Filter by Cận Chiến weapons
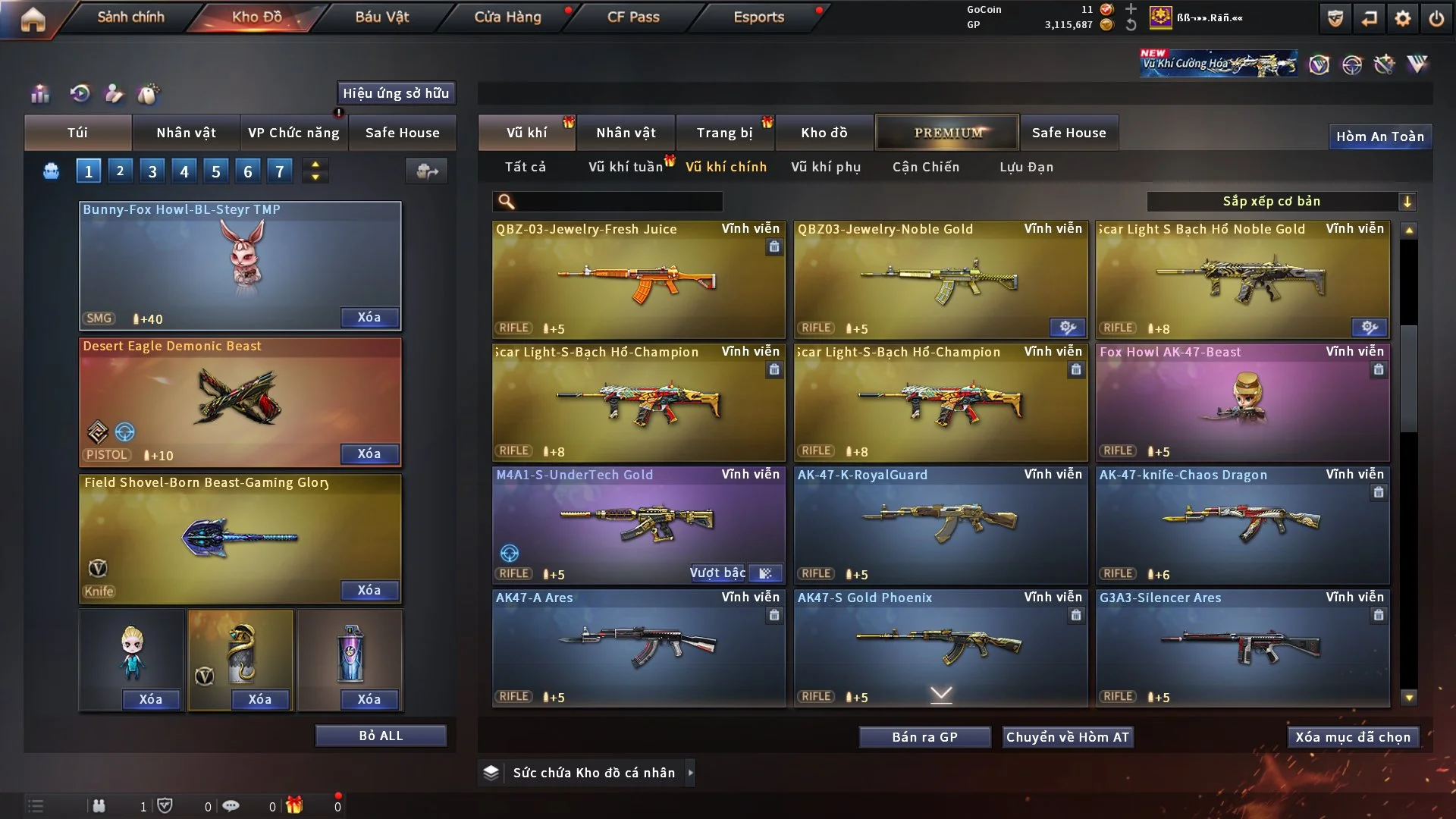Screen dimensions: 1456x819 pyautogui.click(x=926, y=167)
